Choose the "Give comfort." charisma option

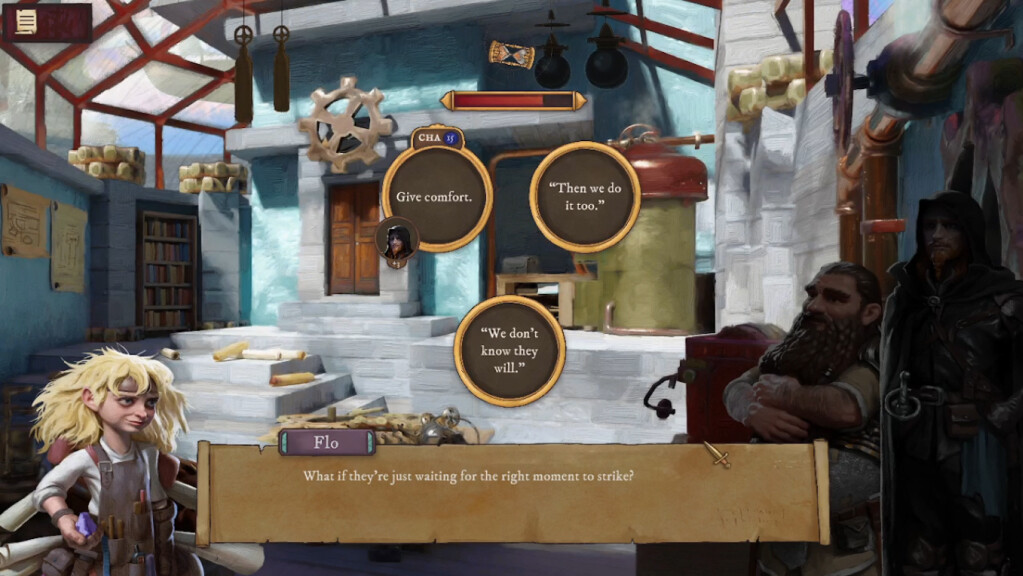pos(436,197)
